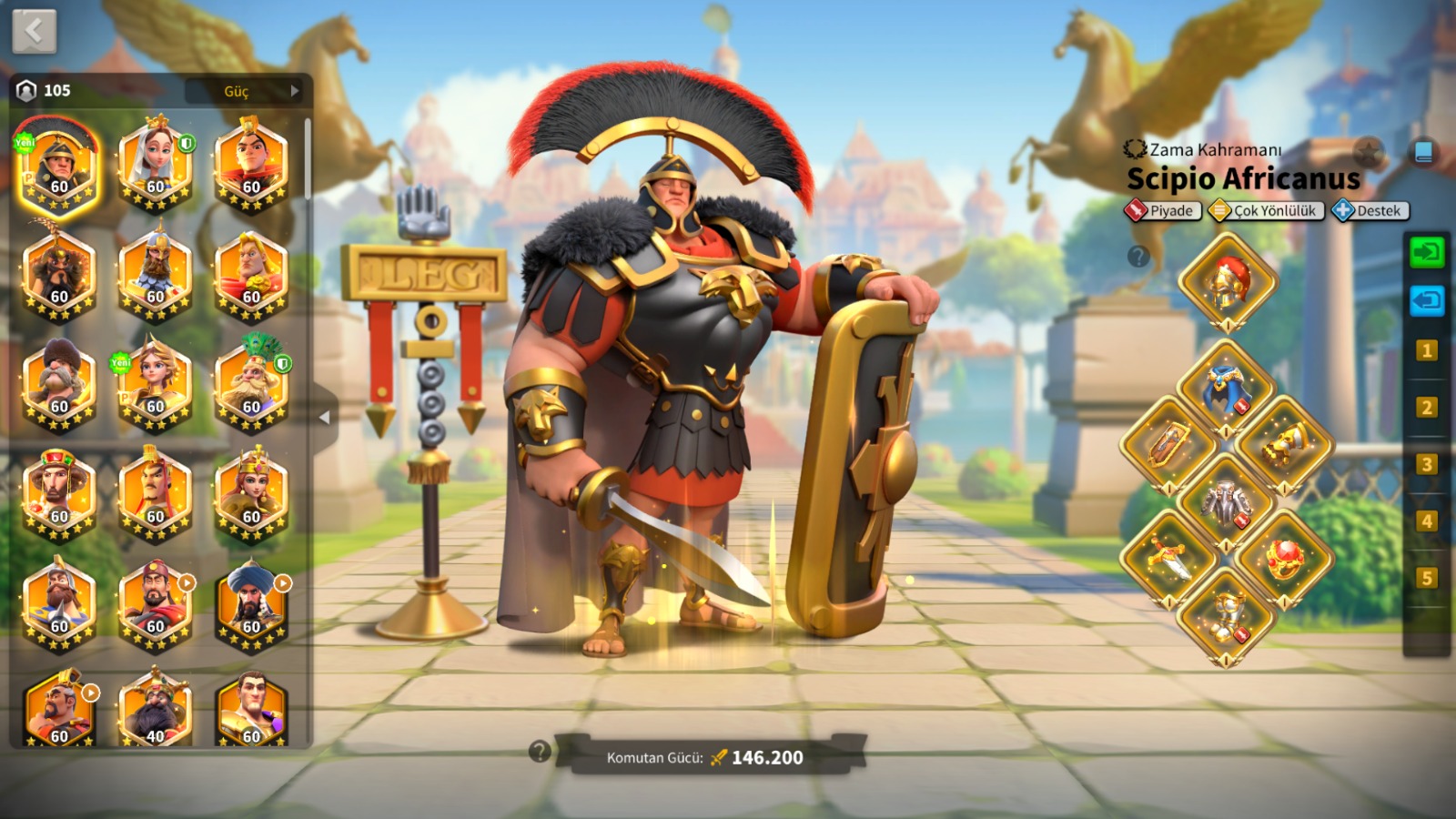The height and width of the screenshot is (819, 1456).
Task: Open the blue chest armor slot
Action: click(x=1227, y=389)
